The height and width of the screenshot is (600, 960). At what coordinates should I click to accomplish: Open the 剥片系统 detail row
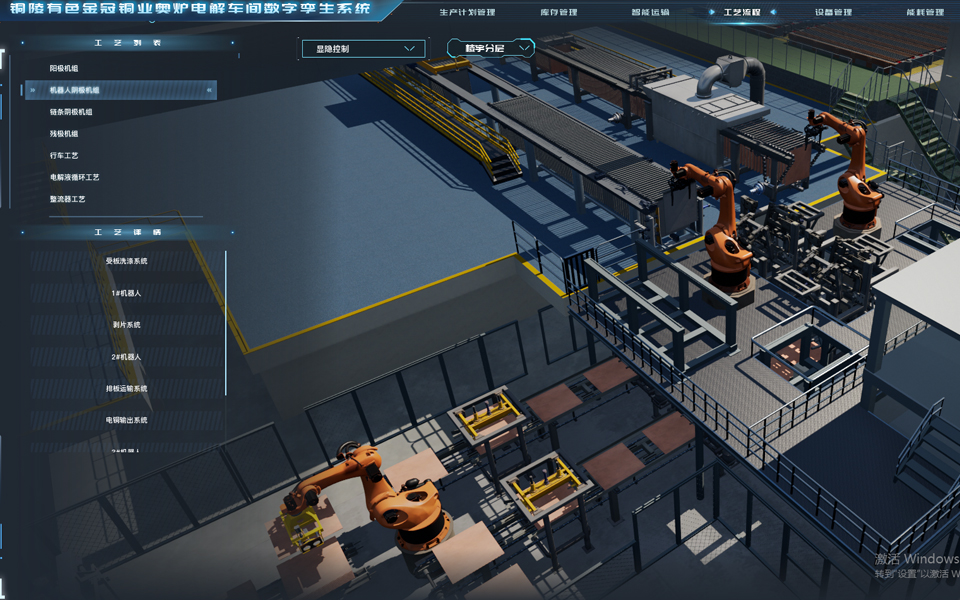(x=126, y=325)
